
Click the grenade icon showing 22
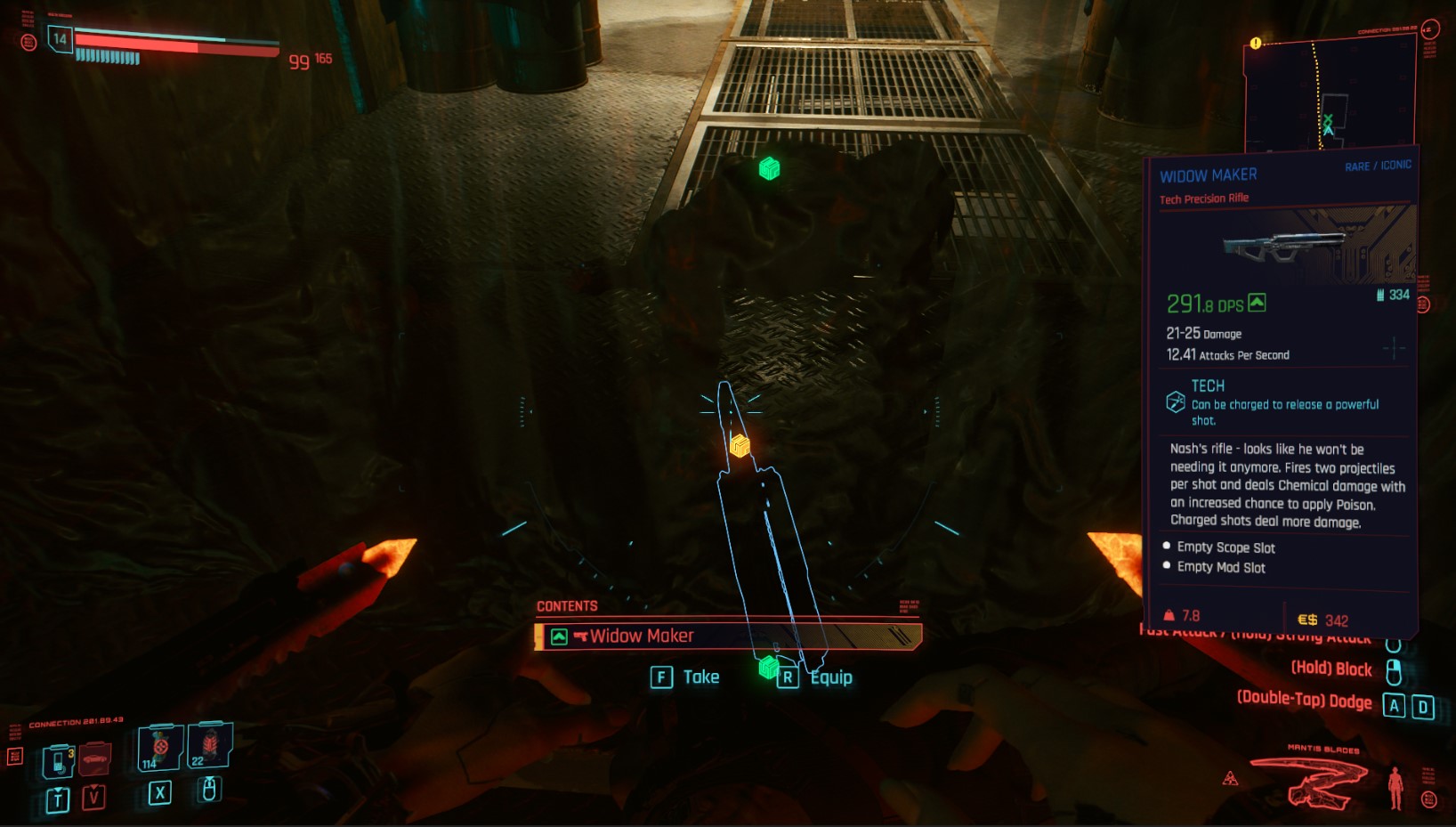click(210, 748)
